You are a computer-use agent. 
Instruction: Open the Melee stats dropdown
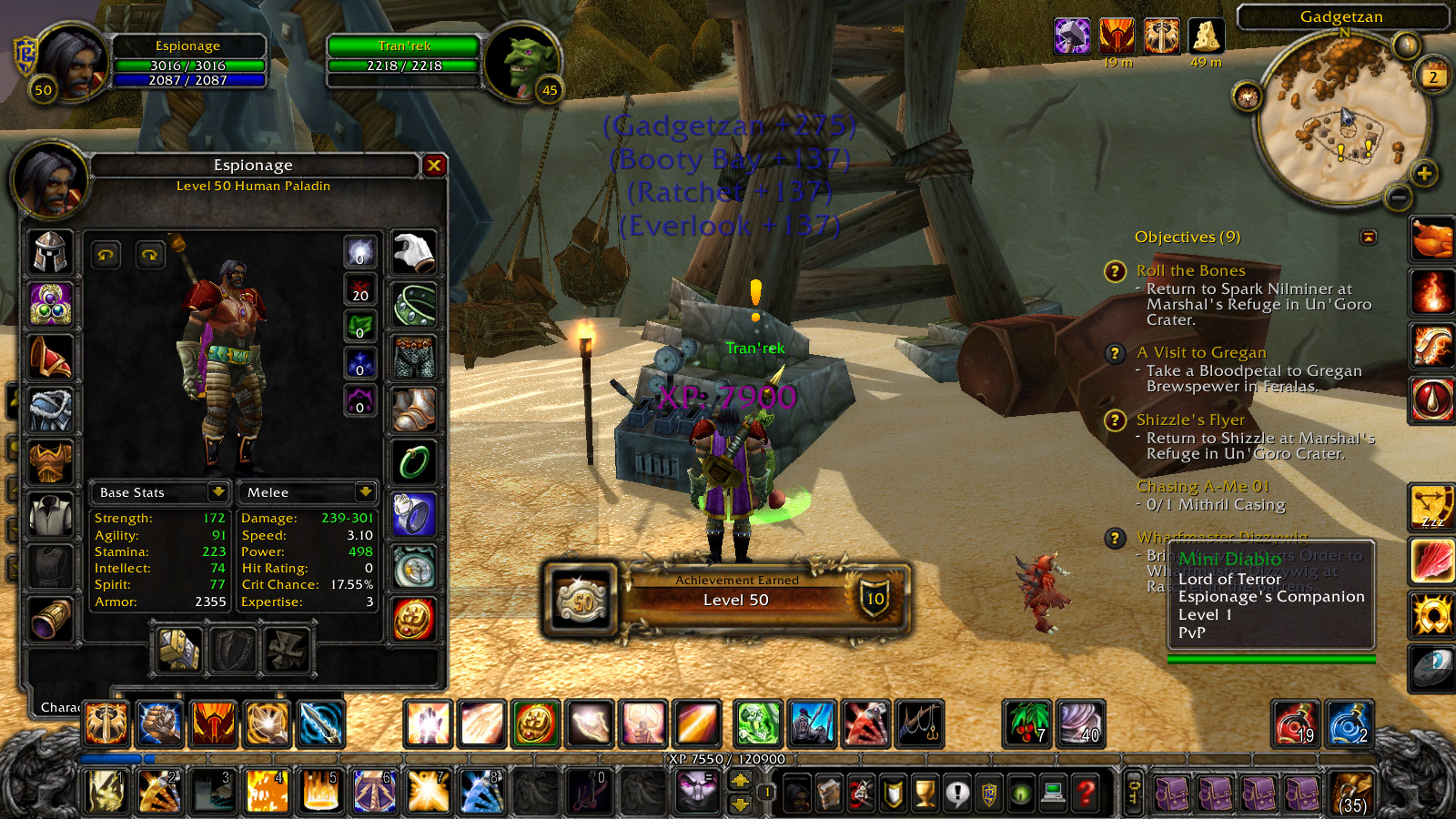365,492
